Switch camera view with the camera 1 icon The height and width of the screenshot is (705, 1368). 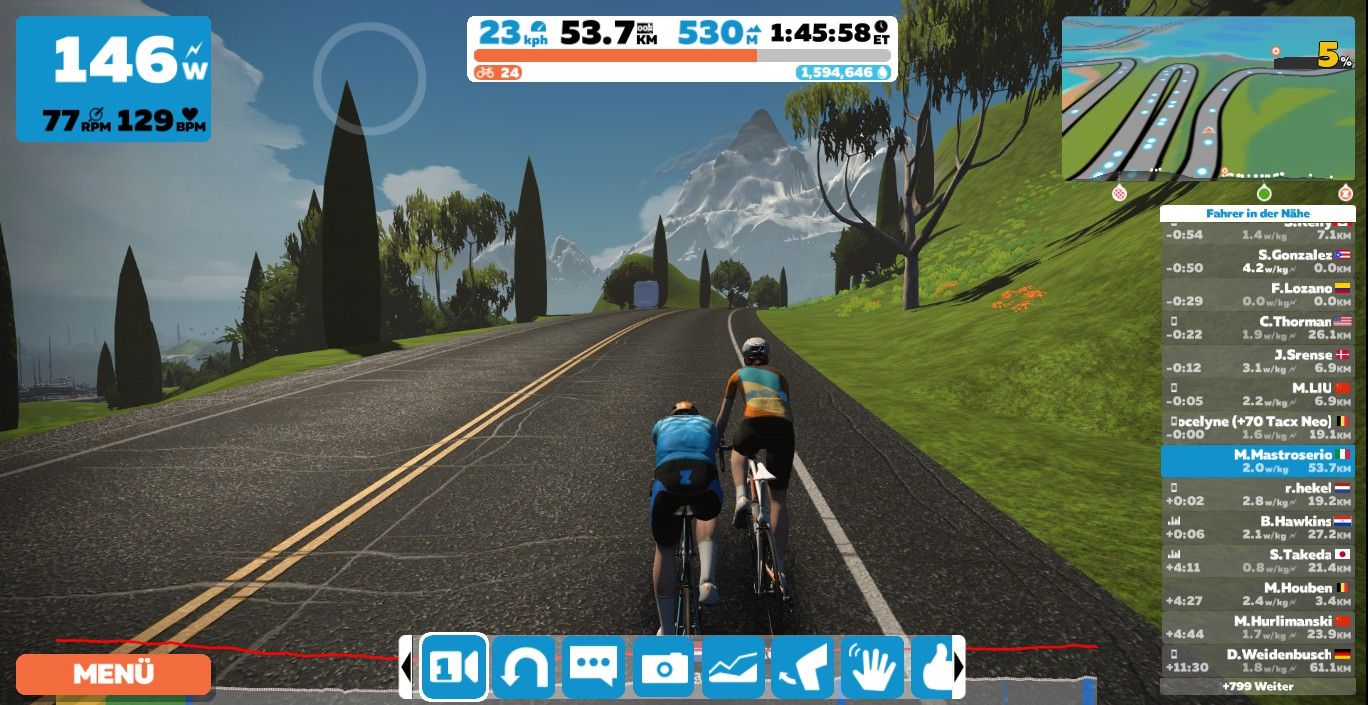(x=454, y=667)
